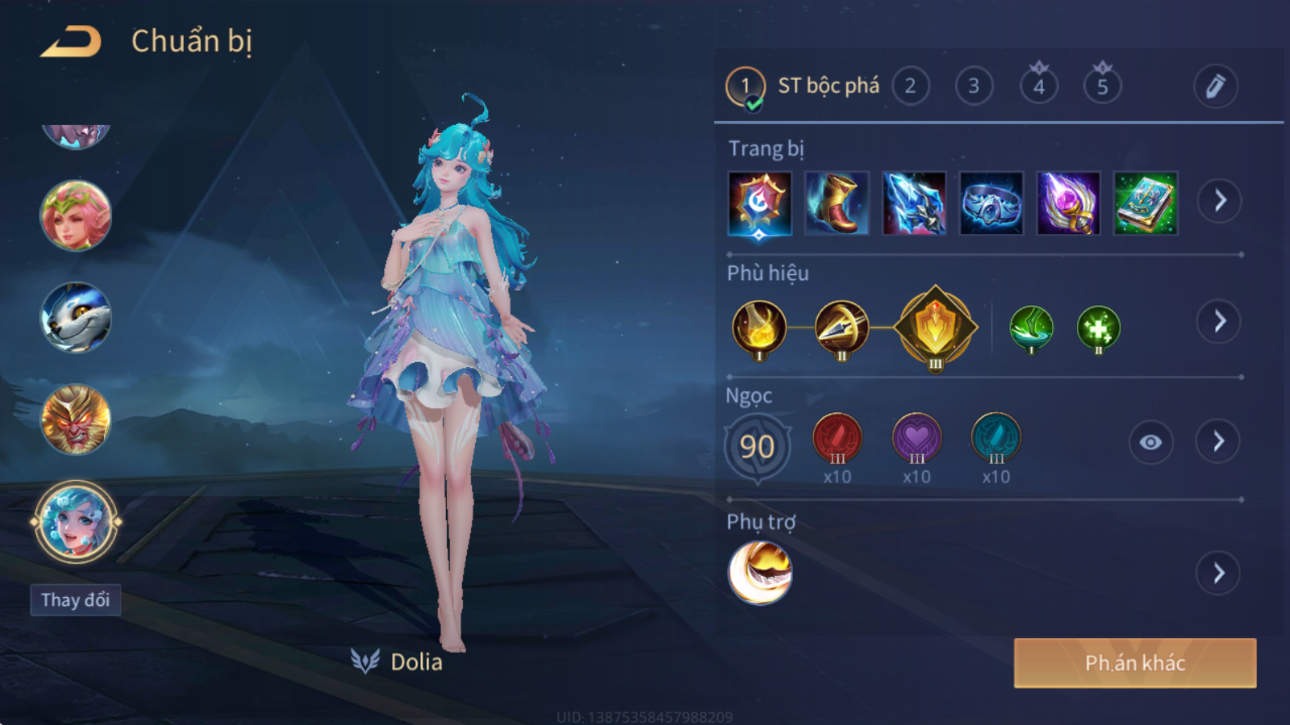
Task: Select the red level III gem
Action: (837, 439)
